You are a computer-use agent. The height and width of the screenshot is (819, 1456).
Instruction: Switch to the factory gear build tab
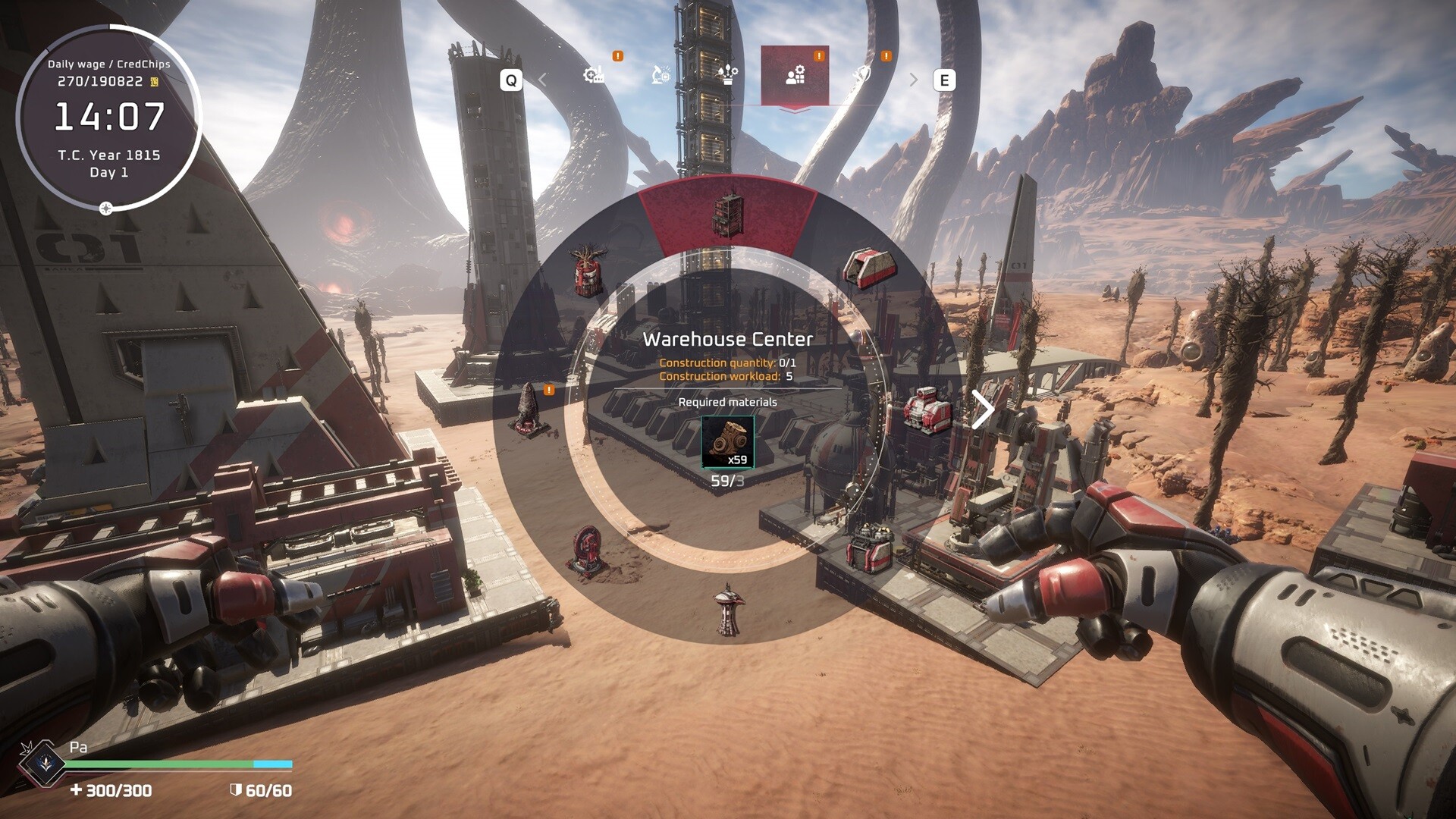tap(595, 75)
